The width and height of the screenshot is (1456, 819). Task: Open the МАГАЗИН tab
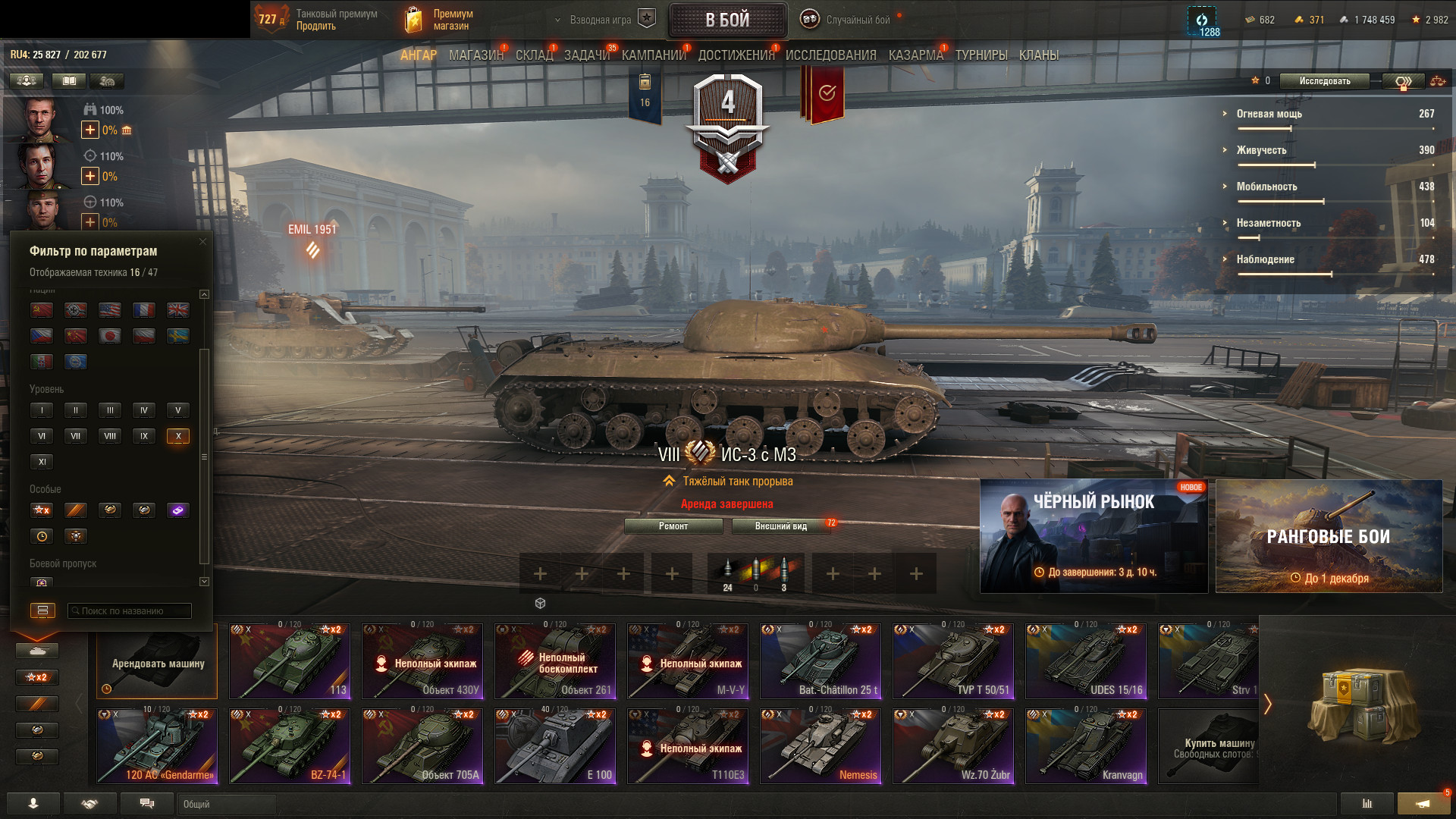pyautogui.click(x=475, y=55)
